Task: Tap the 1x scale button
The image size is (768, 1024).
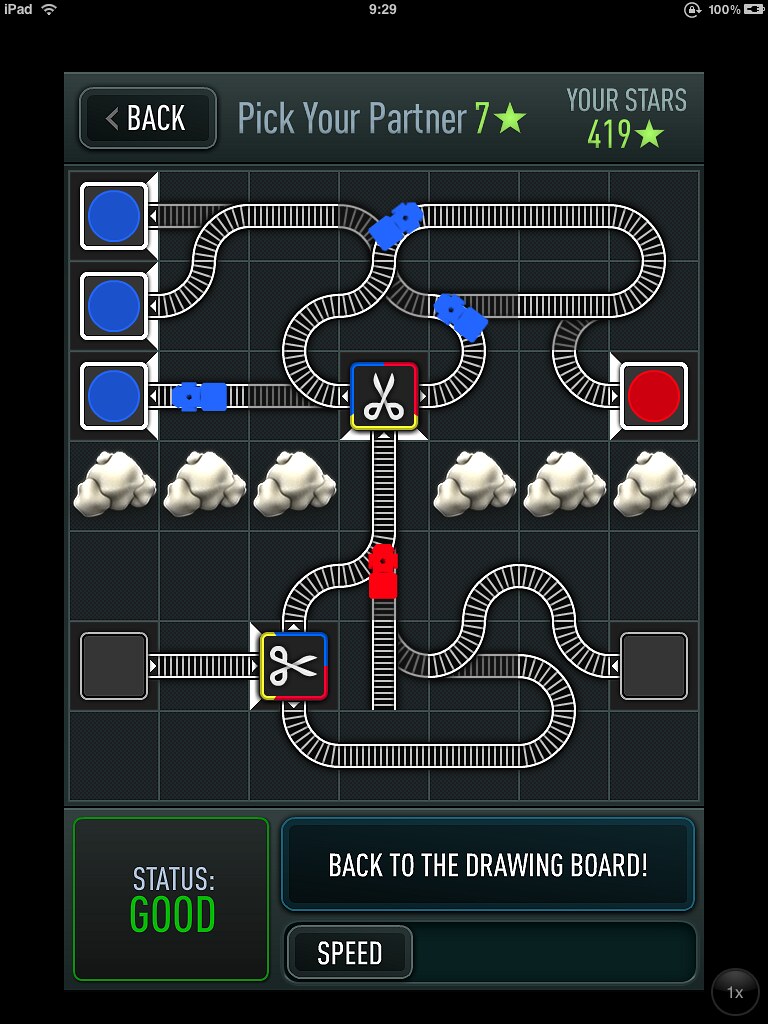Action: [x=735, y=993]
